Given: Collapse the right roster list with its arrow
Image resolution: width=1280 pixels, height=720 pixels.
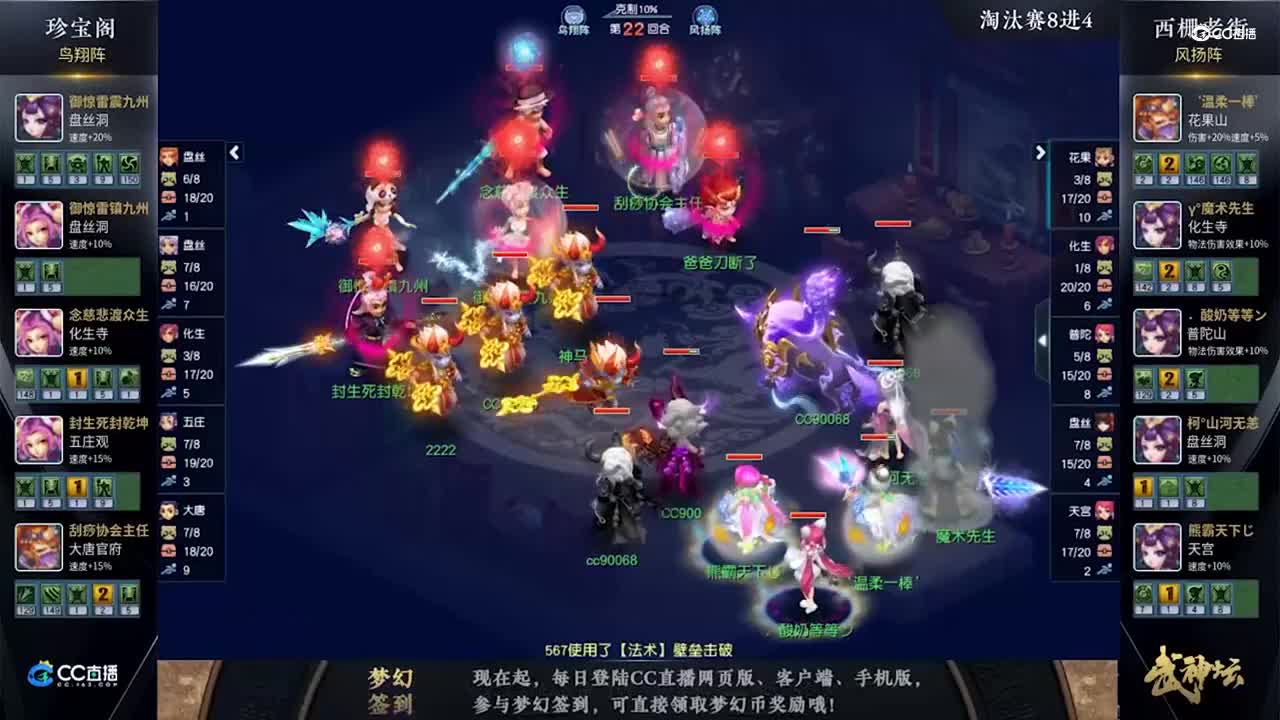Looking at the screenshot, I should coord(1040,153).
